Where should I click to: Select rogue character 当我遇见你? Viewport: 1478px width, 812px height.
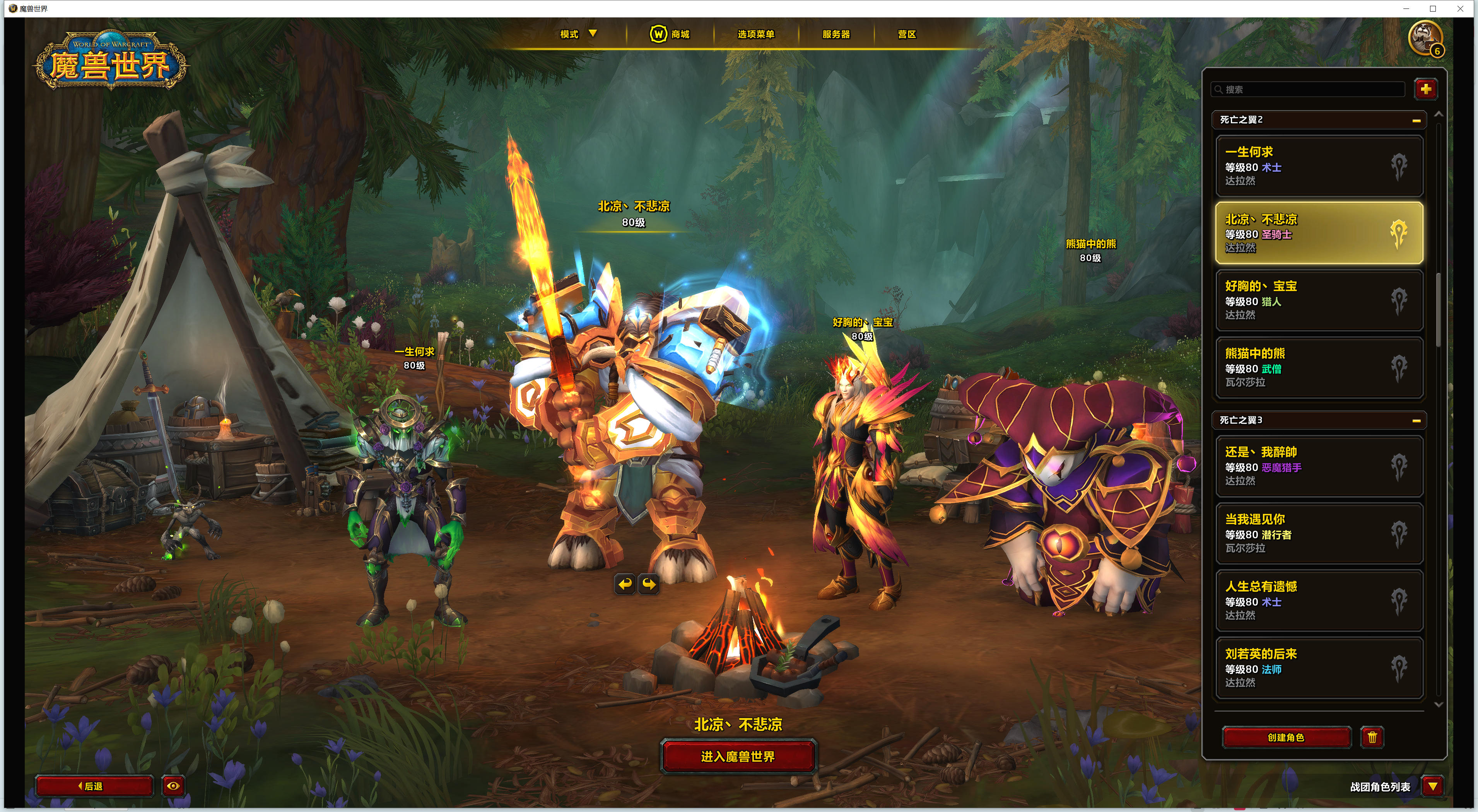click(x=1319, y=533)
